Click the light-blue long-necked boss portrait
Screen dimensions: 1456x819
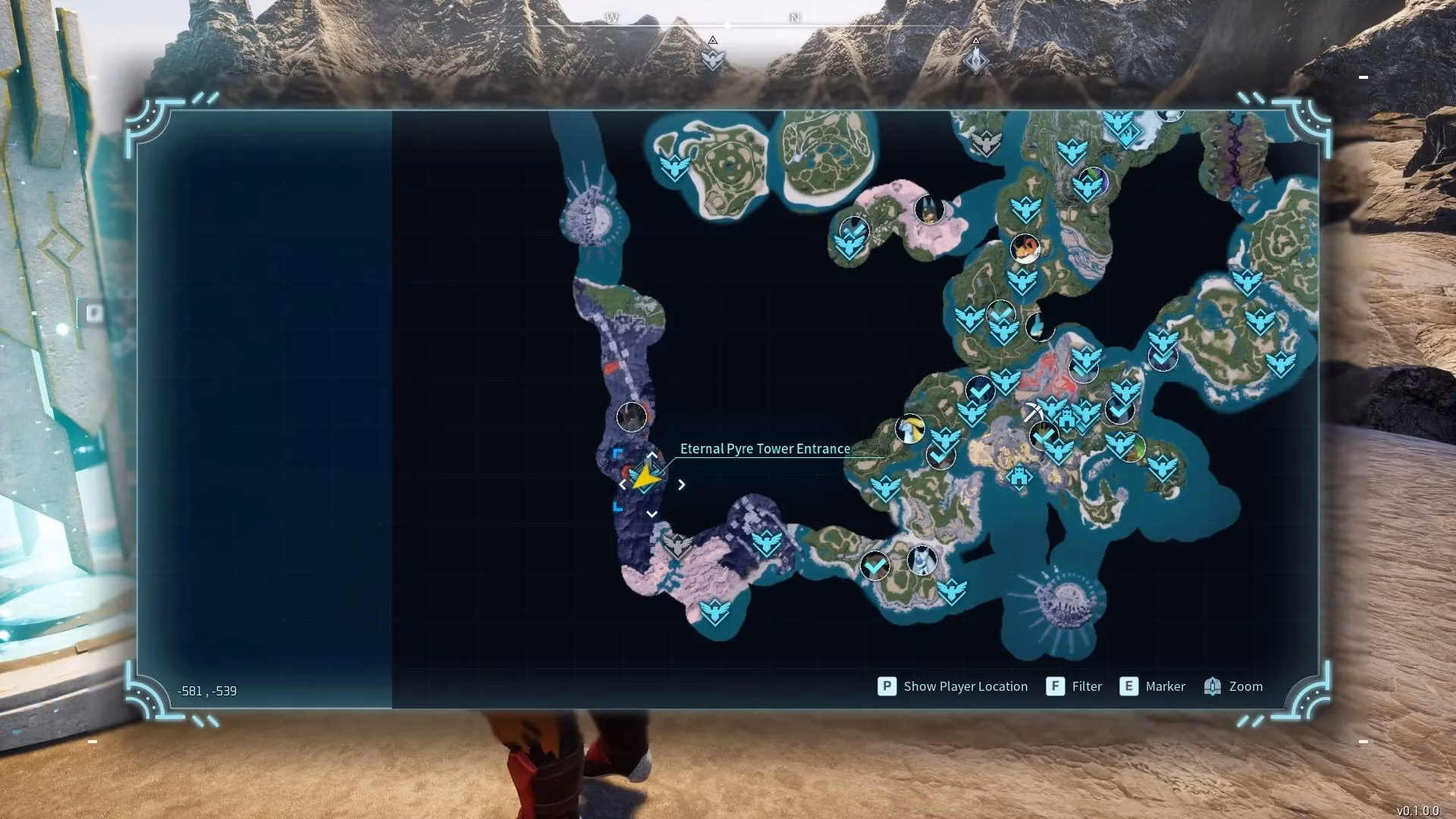1038,327
